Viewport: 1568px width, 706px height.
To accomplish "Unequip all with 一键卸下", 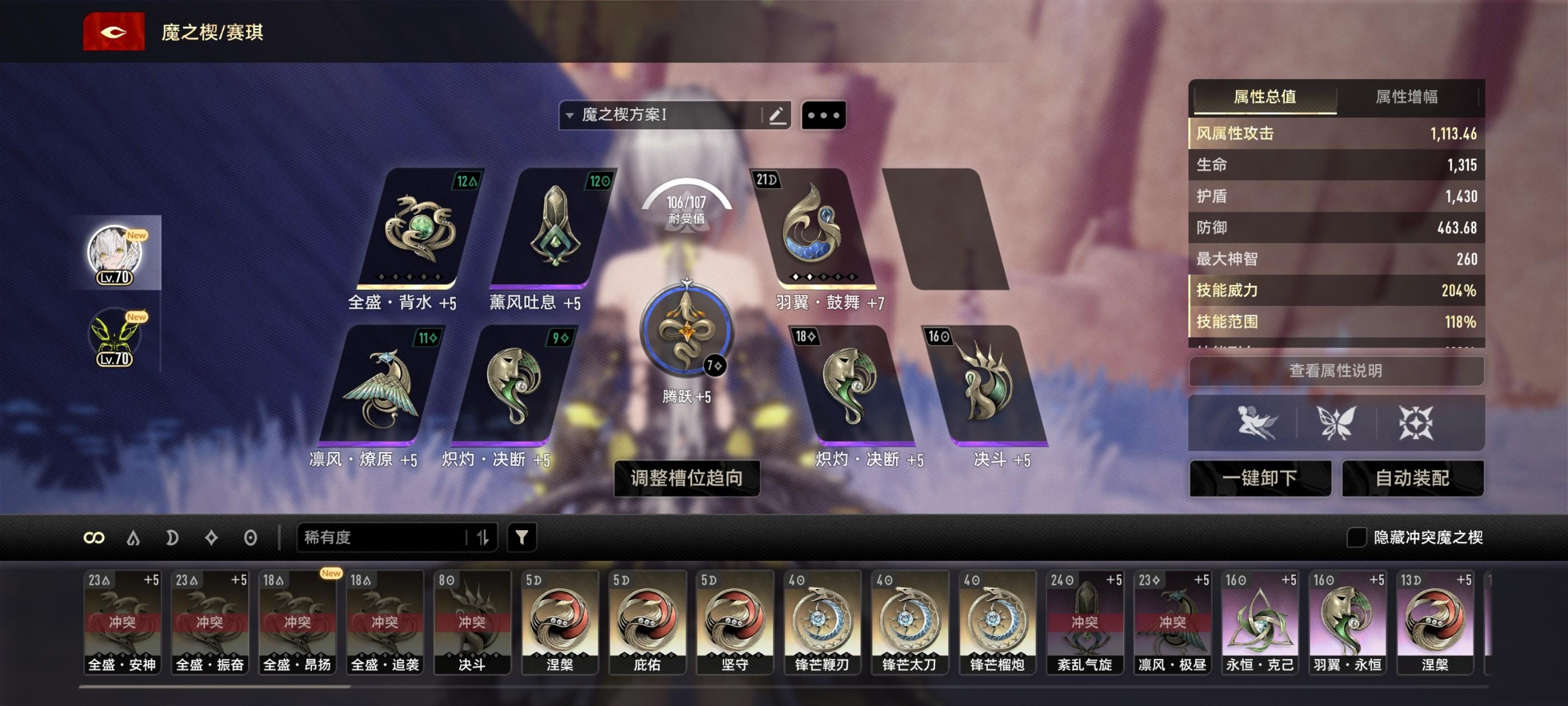I will tap(1259, 477).
